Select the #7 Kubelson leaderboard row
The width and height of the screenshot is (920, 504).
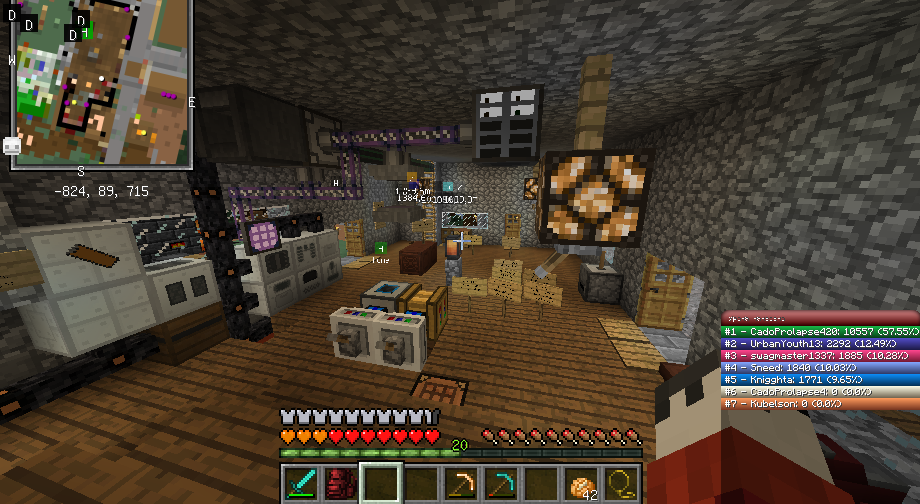click(820, 403)
